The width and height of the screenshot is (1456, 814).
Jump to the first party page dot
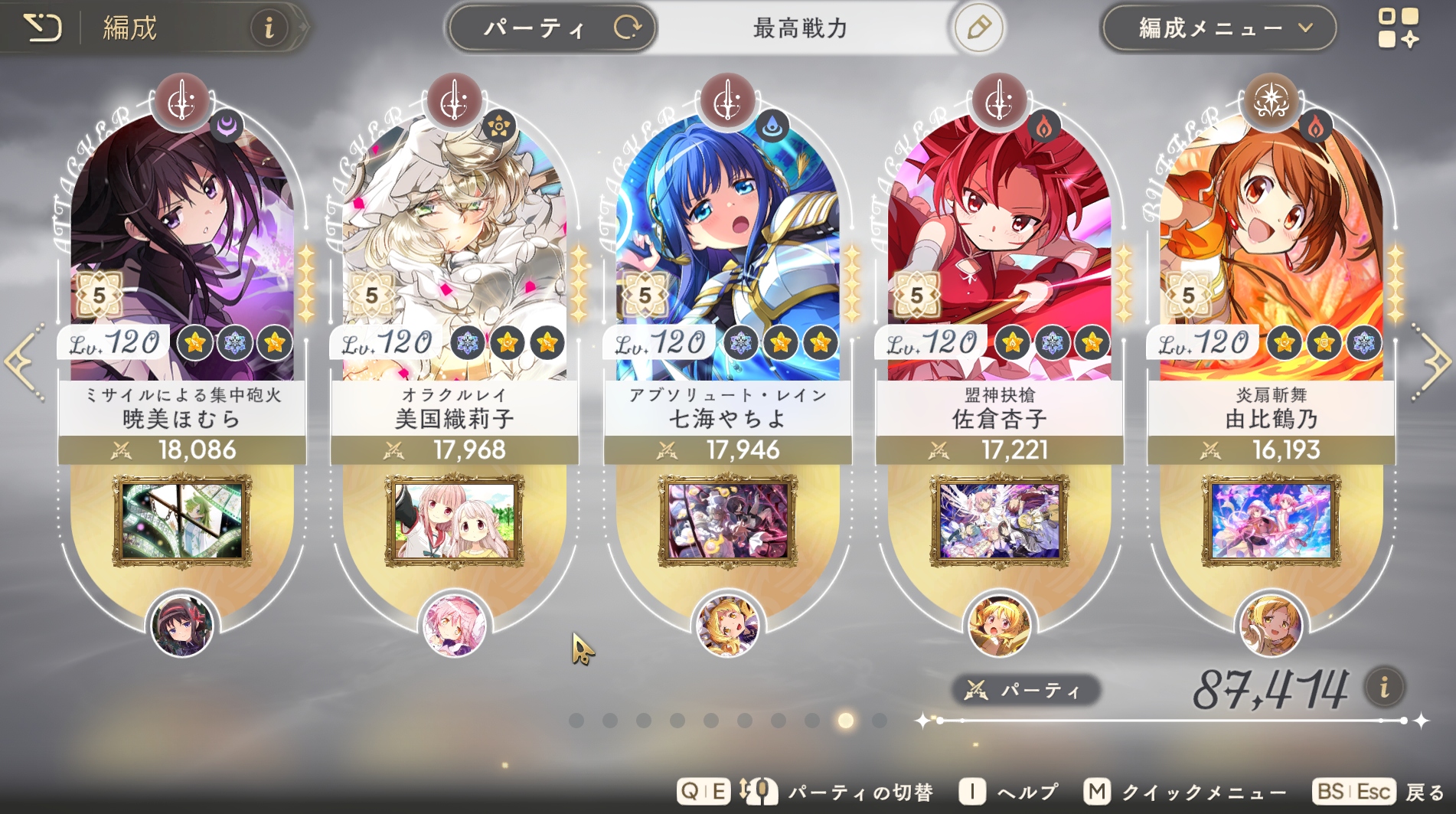coord(576,721)
